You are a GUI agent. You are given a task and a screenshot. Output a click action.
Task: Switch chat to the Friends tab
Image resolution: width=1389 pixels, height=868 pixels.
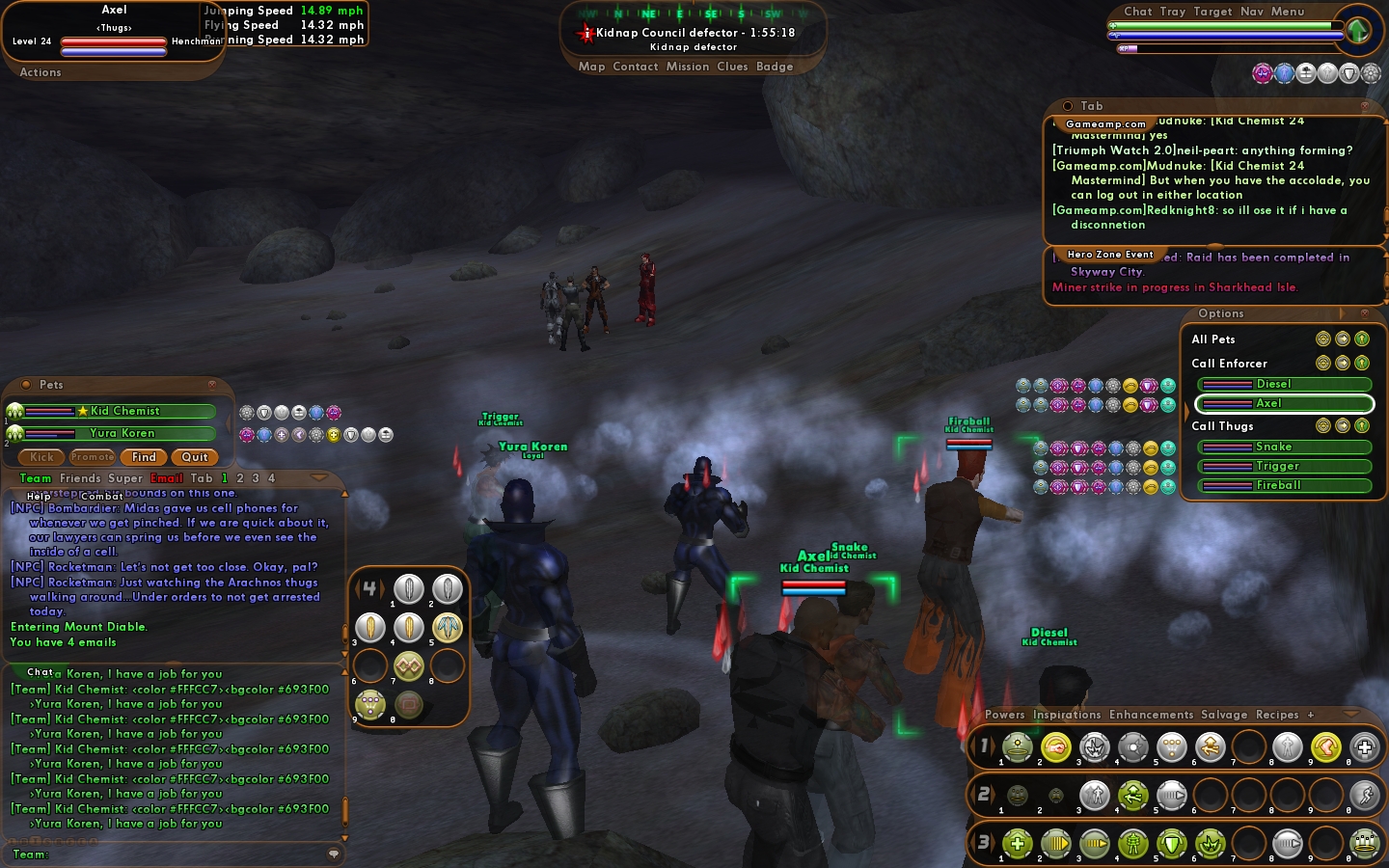coord(80,478)
